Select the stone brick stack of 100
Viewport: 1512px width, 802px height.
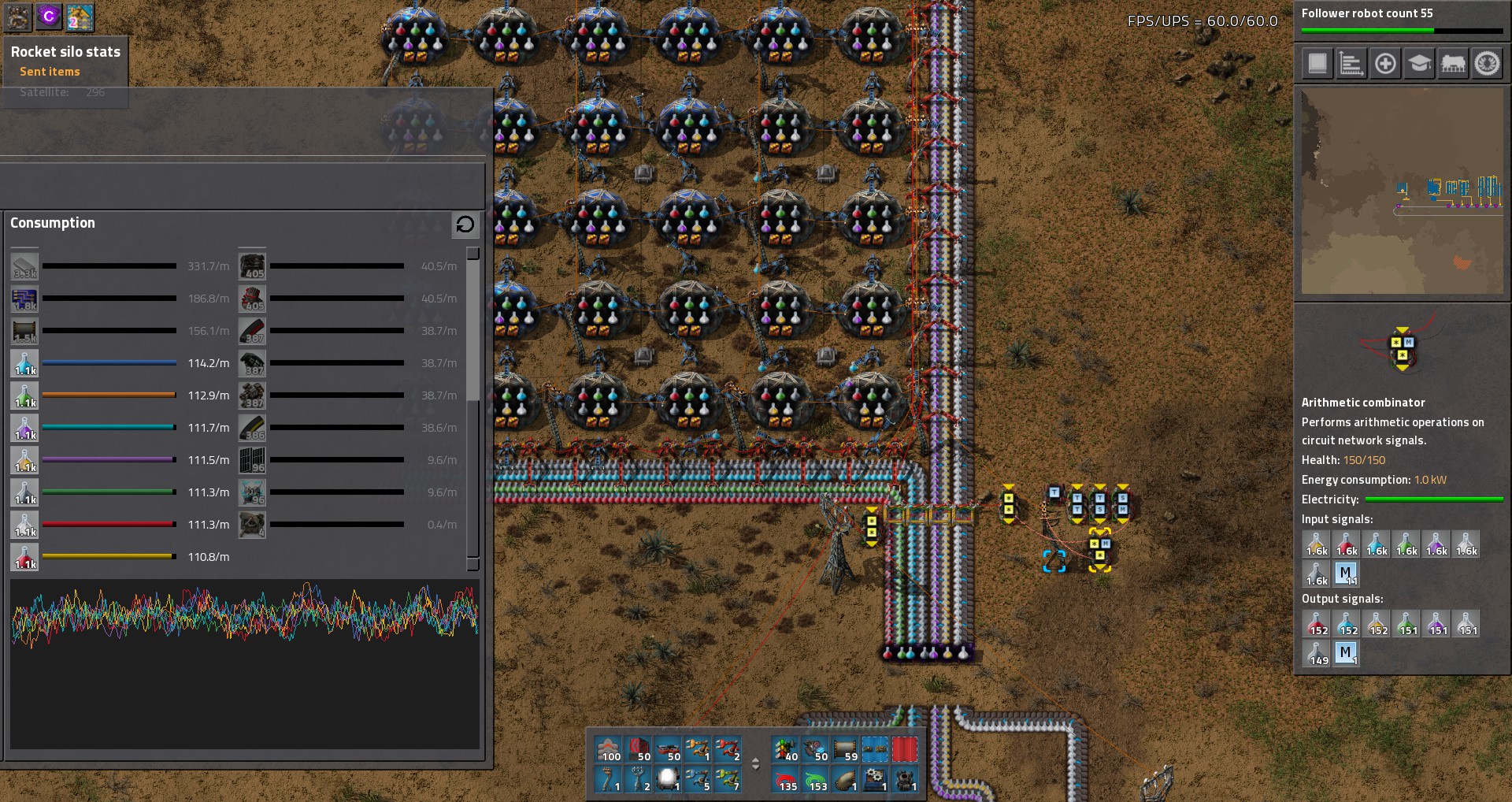point(609,749)
